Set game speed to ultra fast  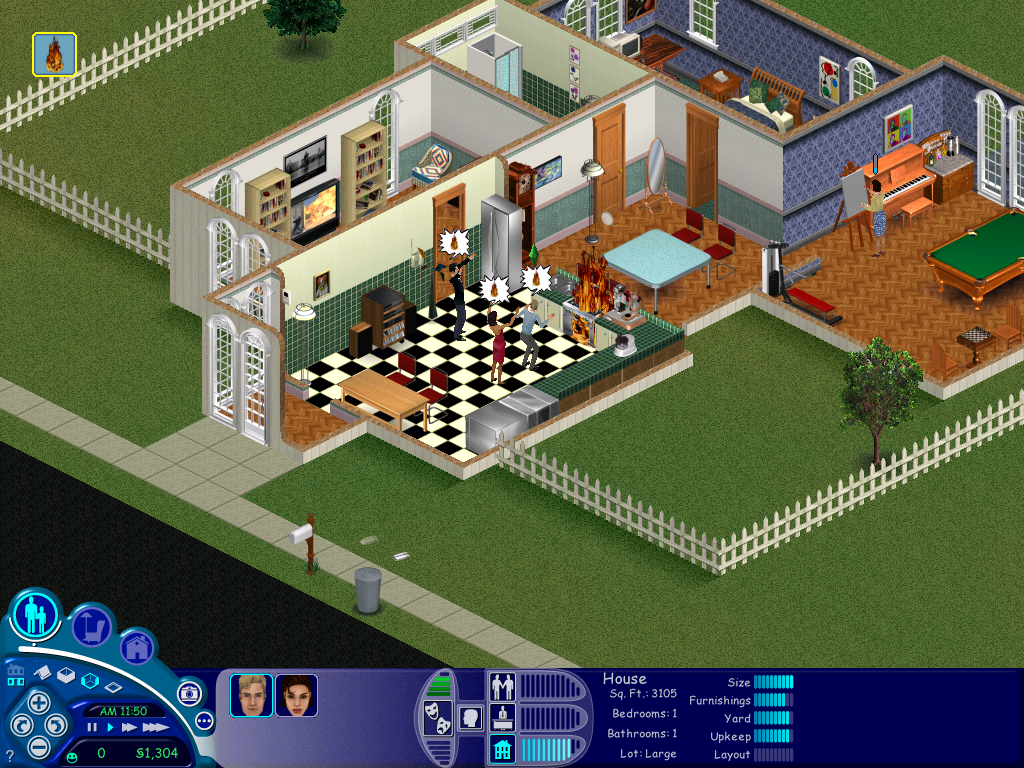pyautogui.click(x=156, y=727)
